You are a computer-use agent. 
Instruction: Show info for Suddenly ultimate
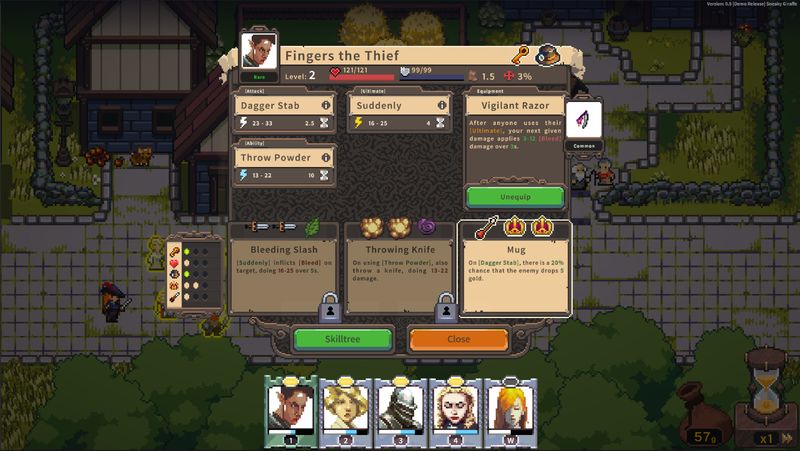442,105
